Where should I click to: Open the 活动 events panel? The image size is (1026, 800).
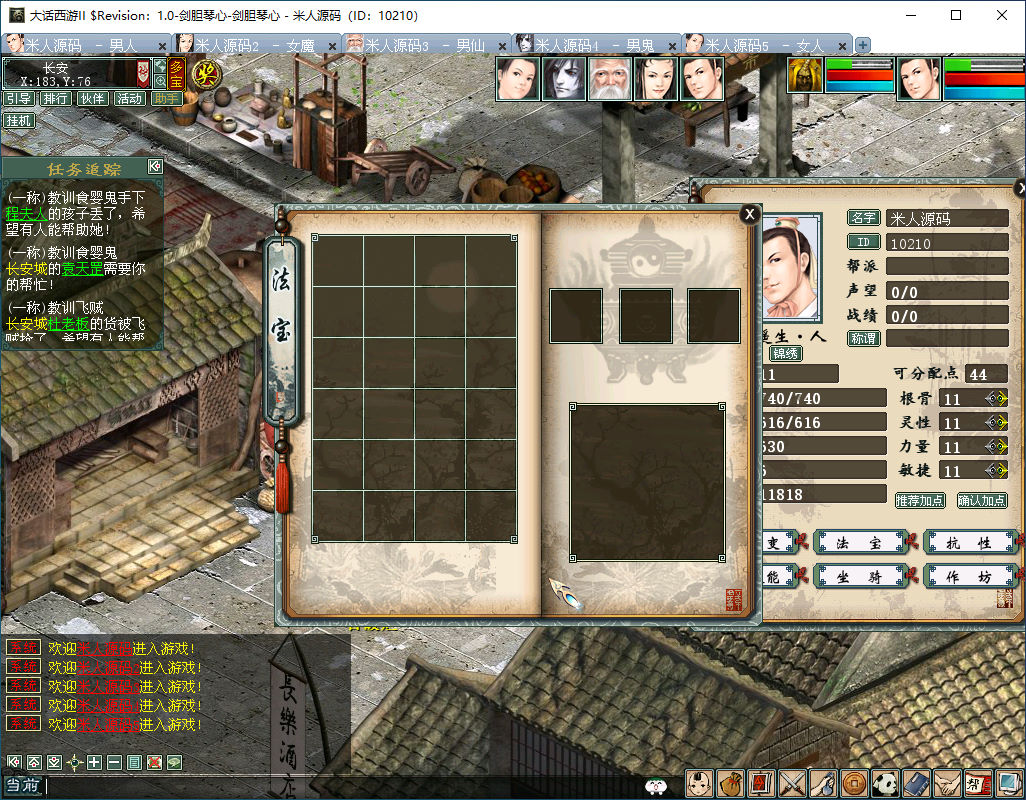[130, 98]
